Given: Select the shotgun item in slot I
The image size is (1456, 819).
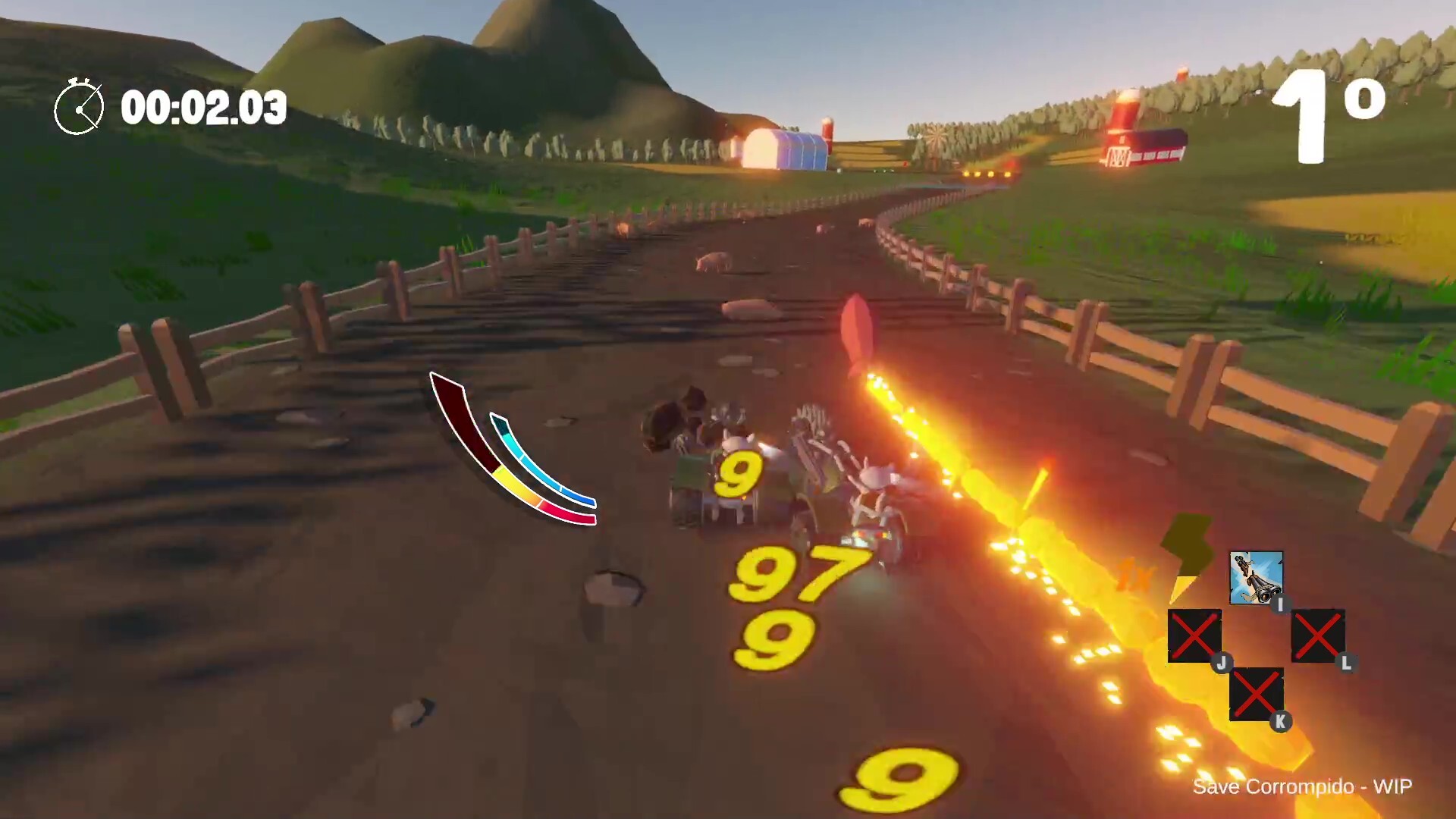Looking at the screenshot, I should pyautogui.click(x=1257, y=577).
